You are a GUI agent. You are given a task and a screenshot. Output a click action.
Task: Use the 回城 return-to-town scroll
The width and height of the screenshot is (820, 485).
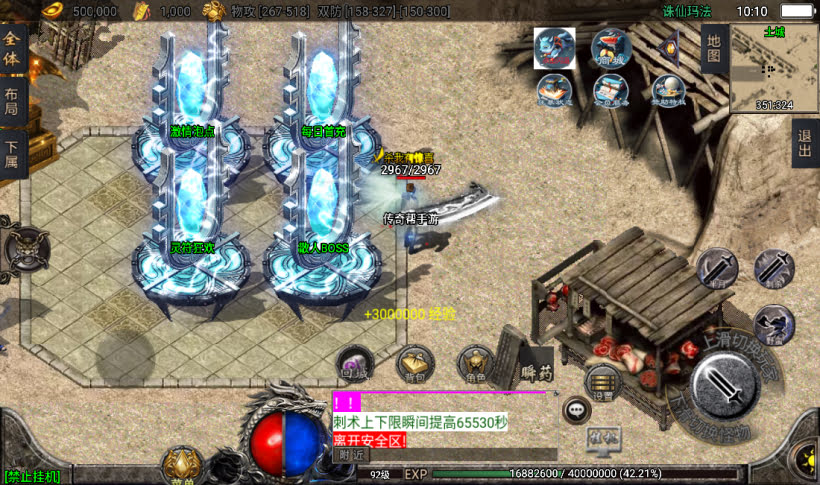[x=352, y=365]
